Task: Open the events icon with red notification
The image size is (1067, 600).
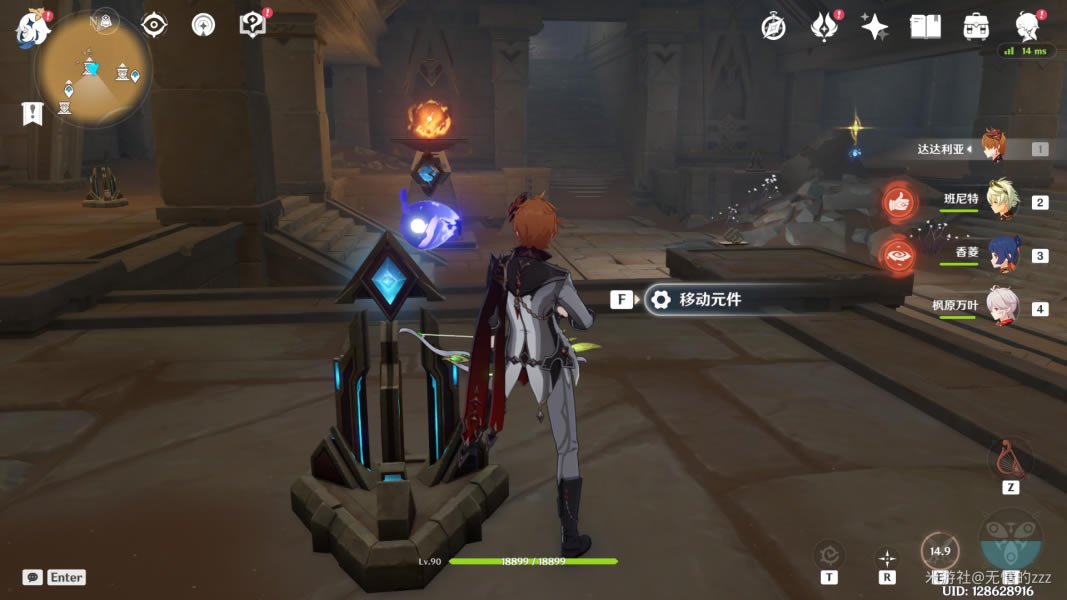Action: coord(824,27)
